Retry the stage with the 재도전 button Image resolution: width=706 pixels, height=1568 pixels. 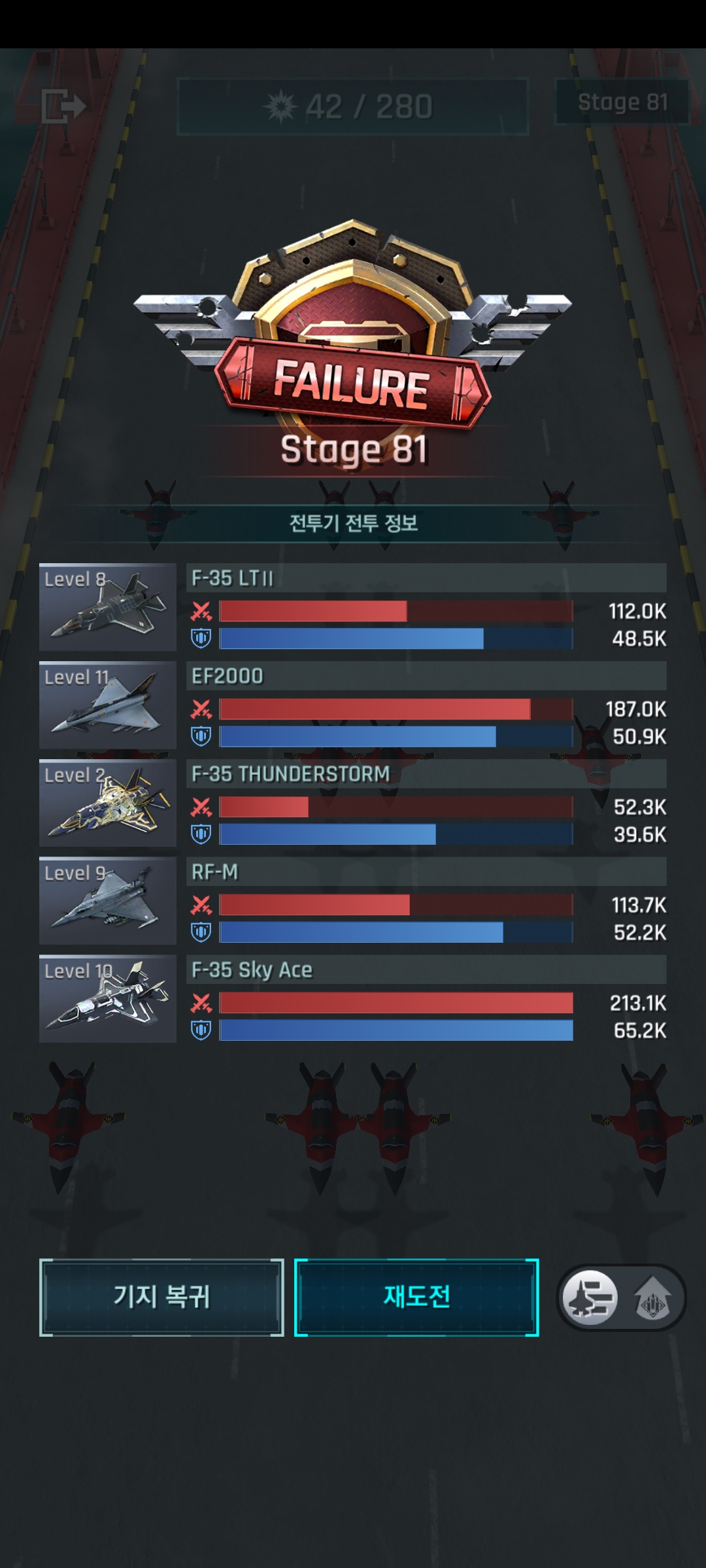pos(416,1297)
